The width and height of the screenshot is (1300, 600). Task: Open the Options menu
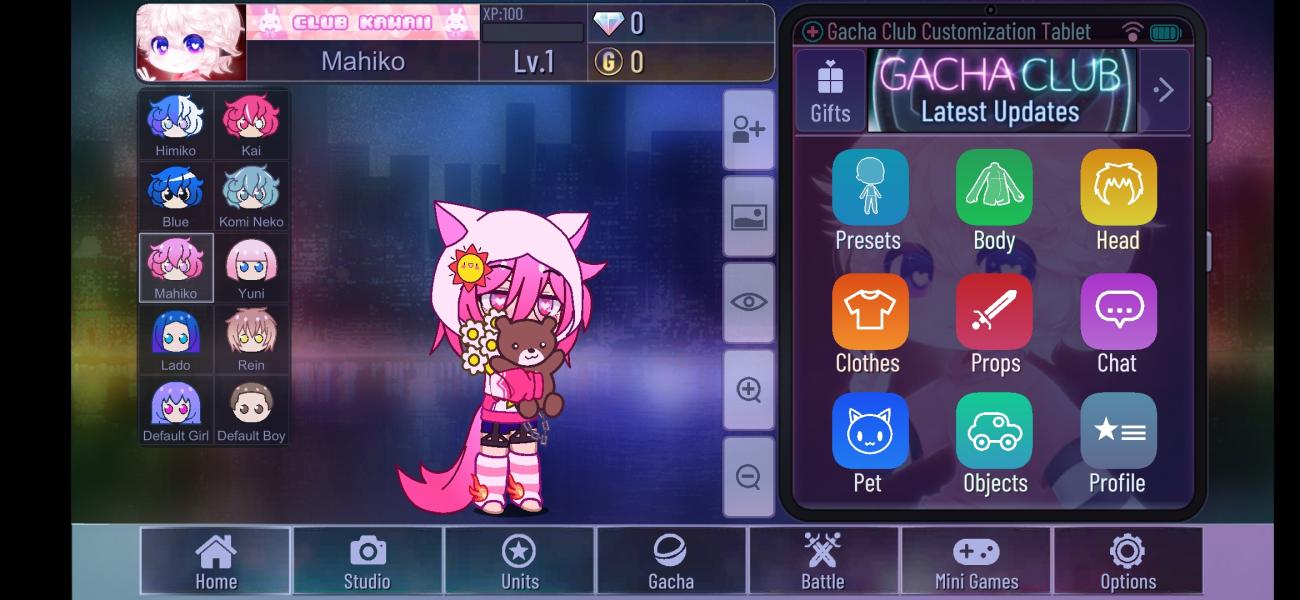(1128, 561)
